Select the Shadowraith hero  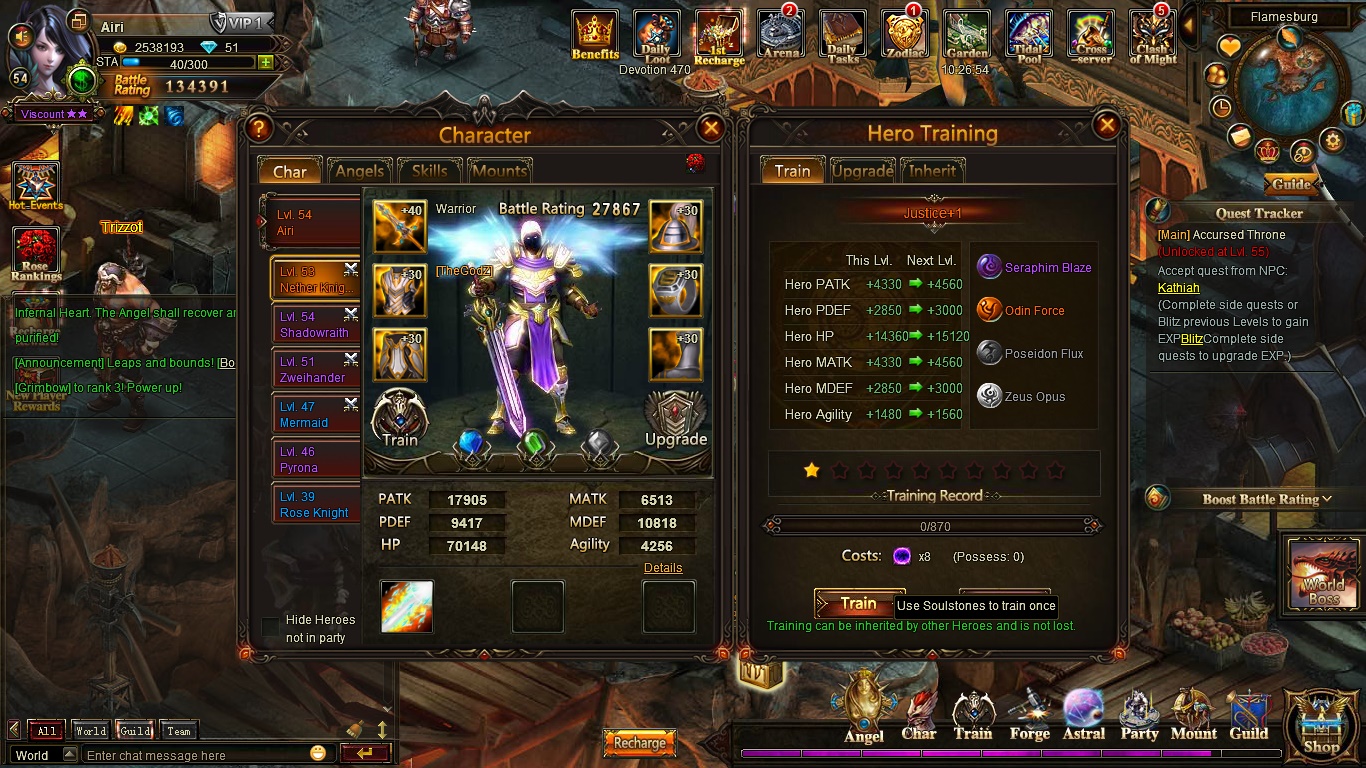pos(314,325)
